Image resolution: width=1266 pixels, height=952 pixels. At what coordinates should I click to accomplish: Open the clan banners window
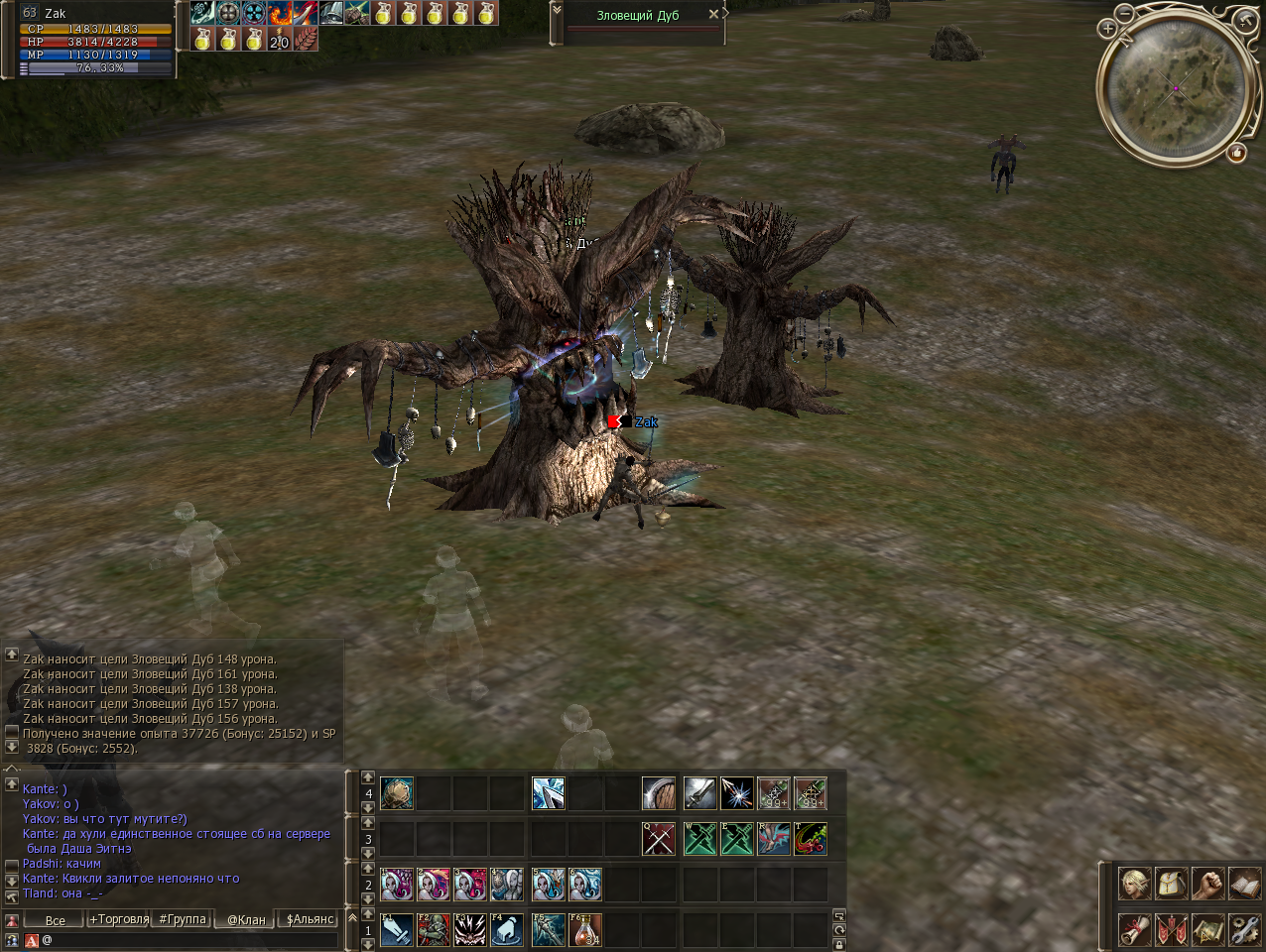pyautogui.click(x=1171, y=929)
